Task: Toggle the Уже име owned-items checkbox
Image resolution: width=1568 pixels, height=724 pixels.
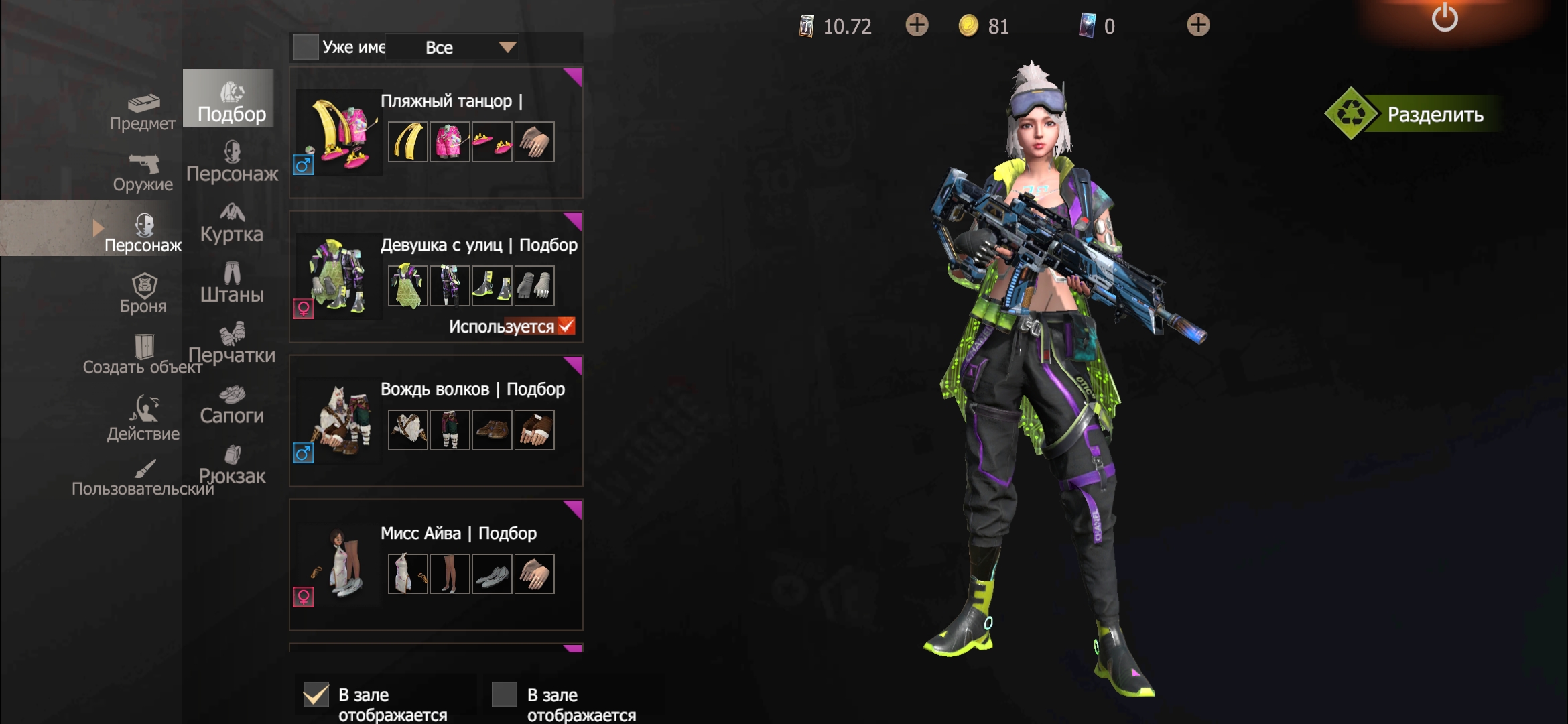Action: click(x=306, y=47)
